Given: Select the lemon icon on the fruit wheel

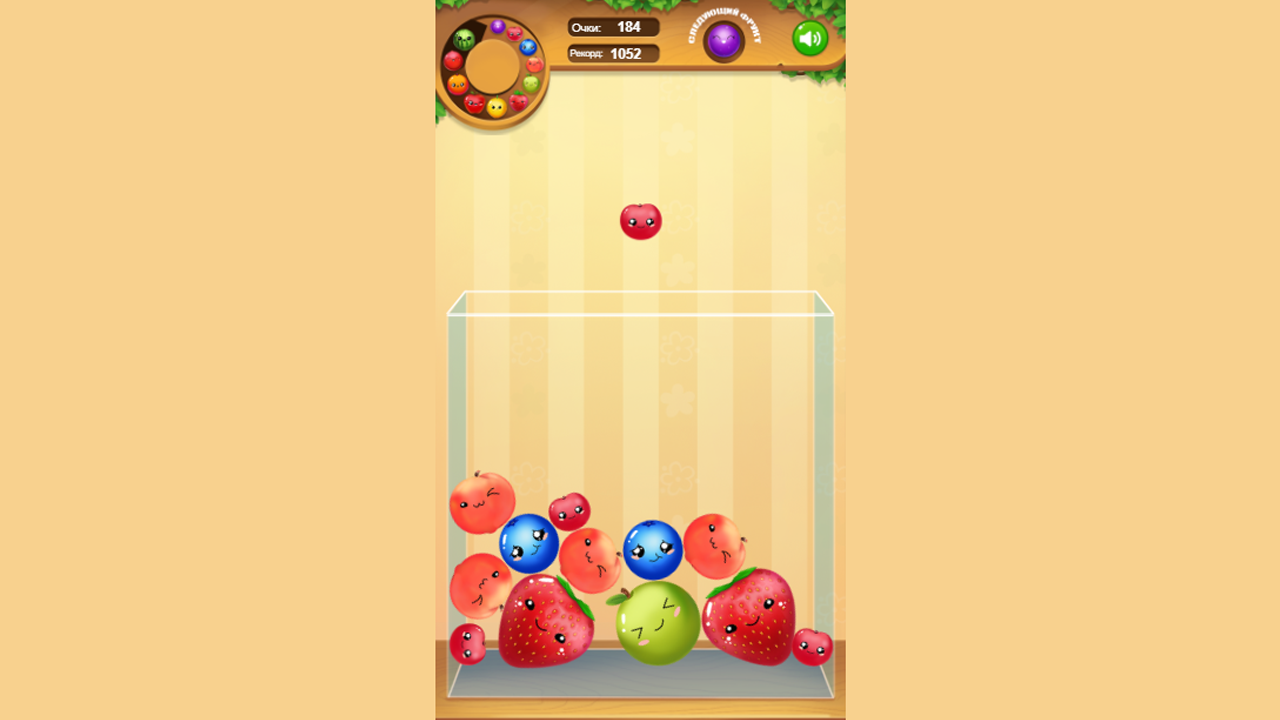Looking at the screenshot, I should click(496, 108).
